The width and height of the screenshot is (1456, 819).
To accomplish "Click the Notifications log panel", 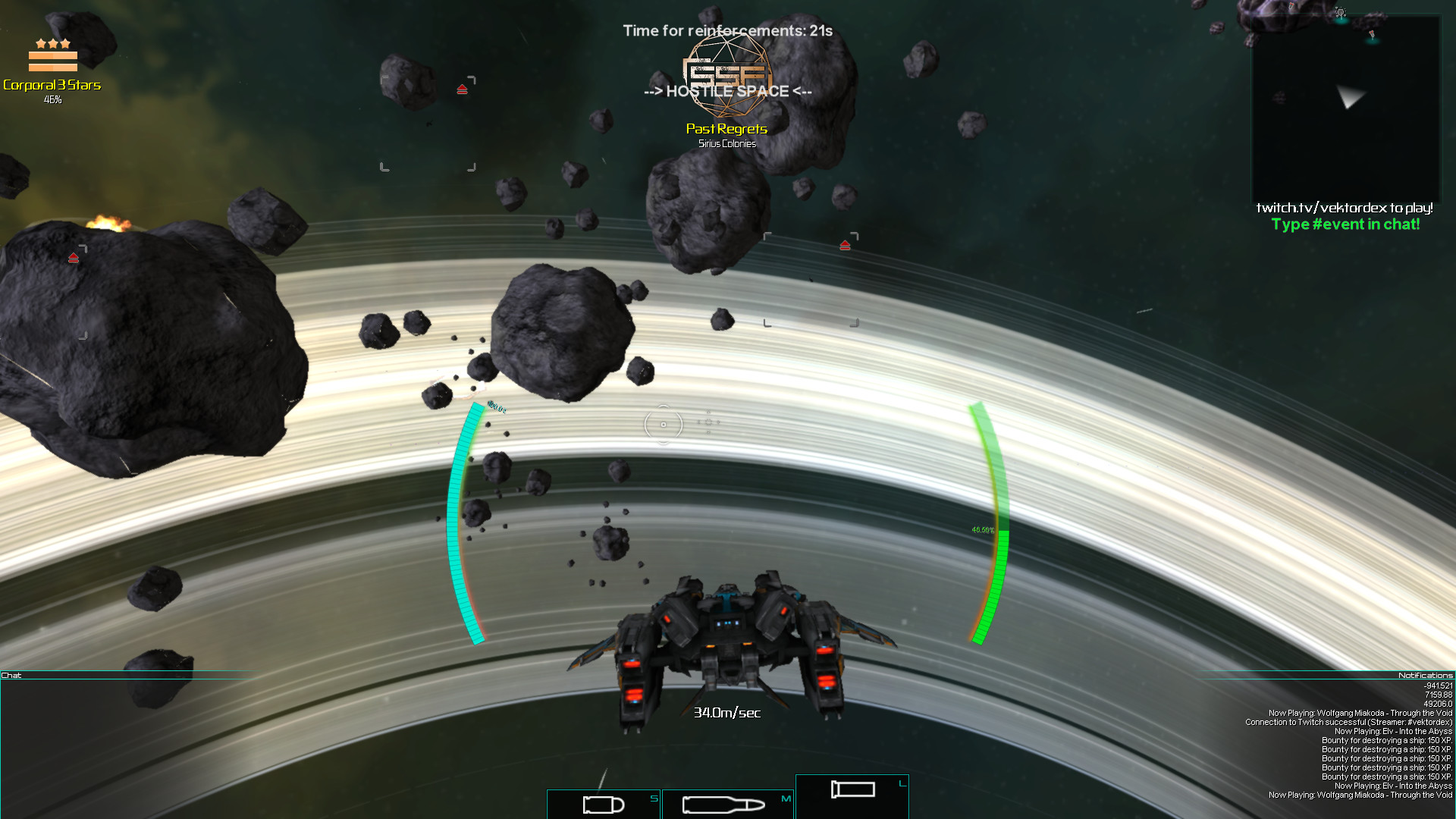I will (1335, 743).
